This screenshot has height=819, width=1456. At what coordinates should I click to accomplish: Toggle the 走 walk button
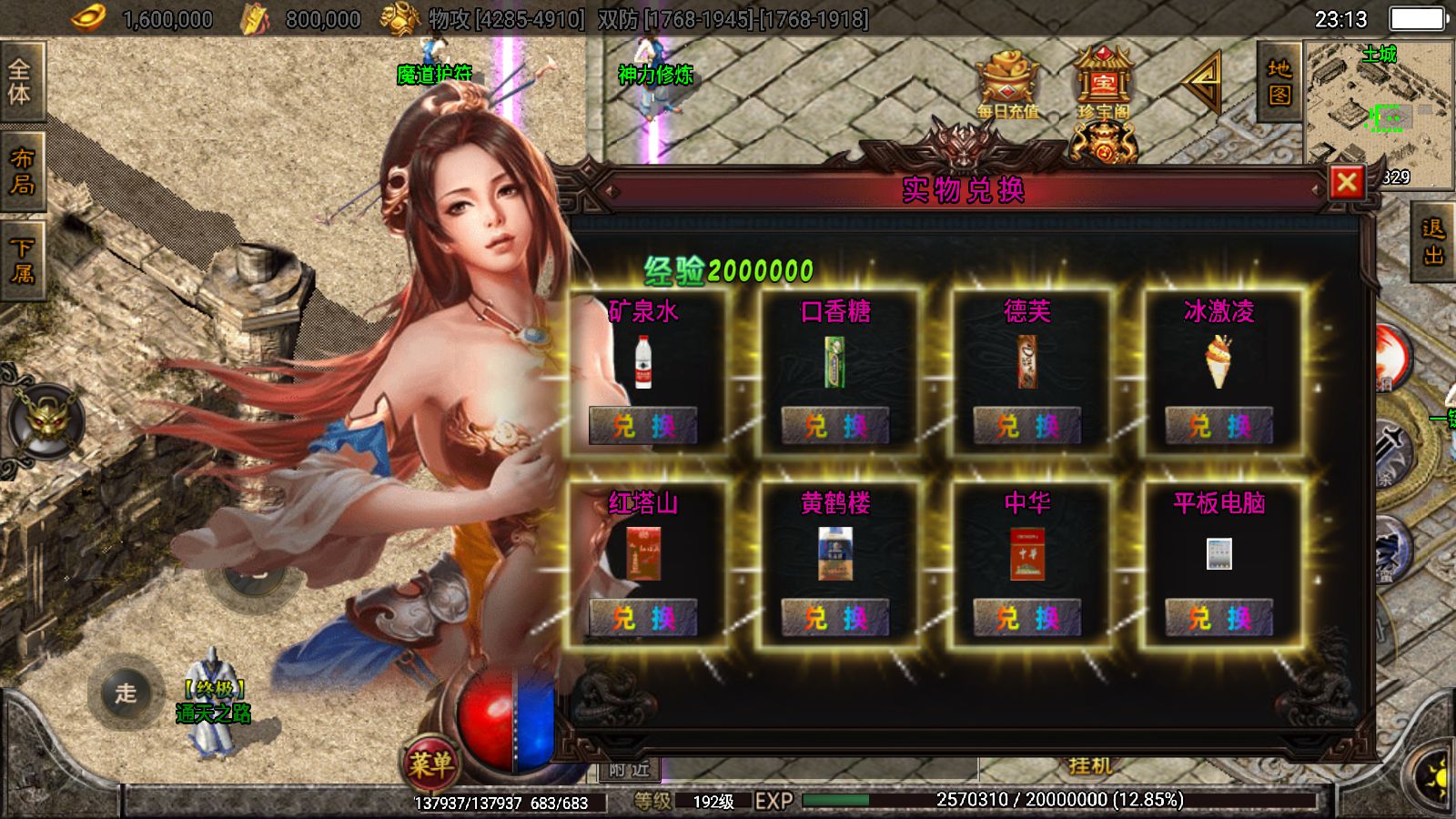(x=126, y=693)
